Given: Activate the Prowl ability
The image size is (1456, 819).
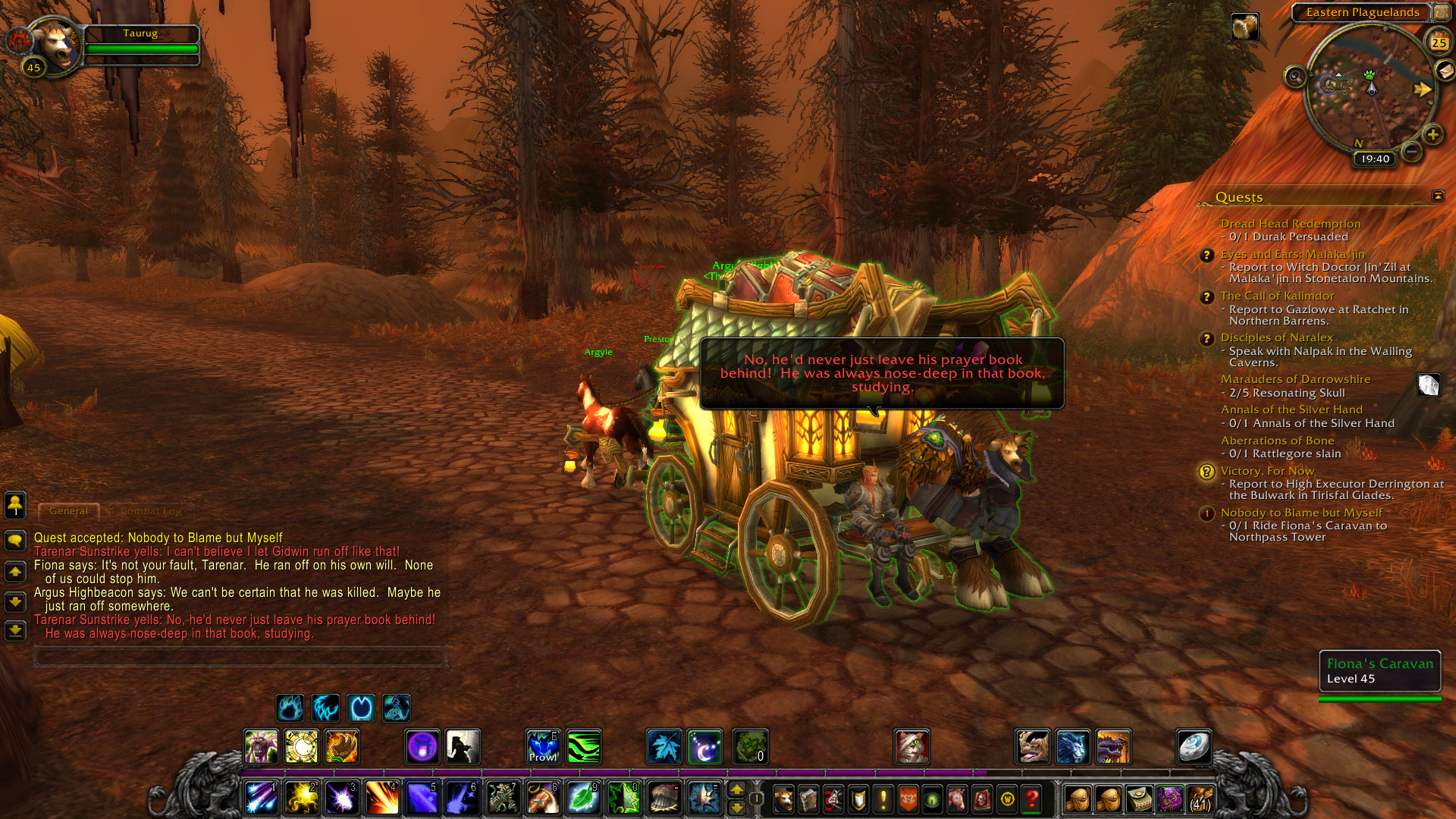Looking at the screenshot, I should click(543, 747).
